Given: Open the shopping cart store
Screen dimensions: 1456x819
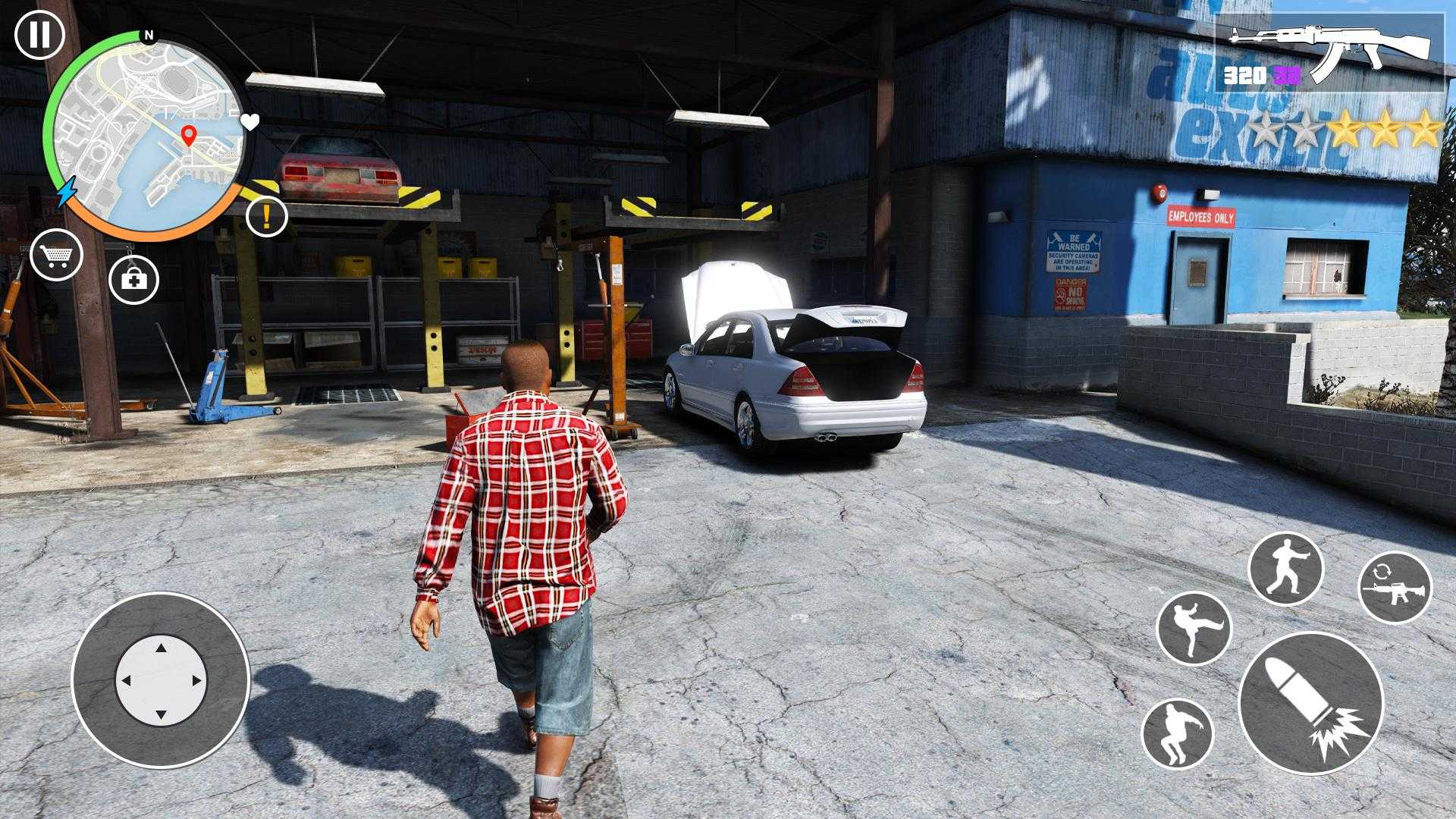Looking at the screenshot, I should click(56, 256).
